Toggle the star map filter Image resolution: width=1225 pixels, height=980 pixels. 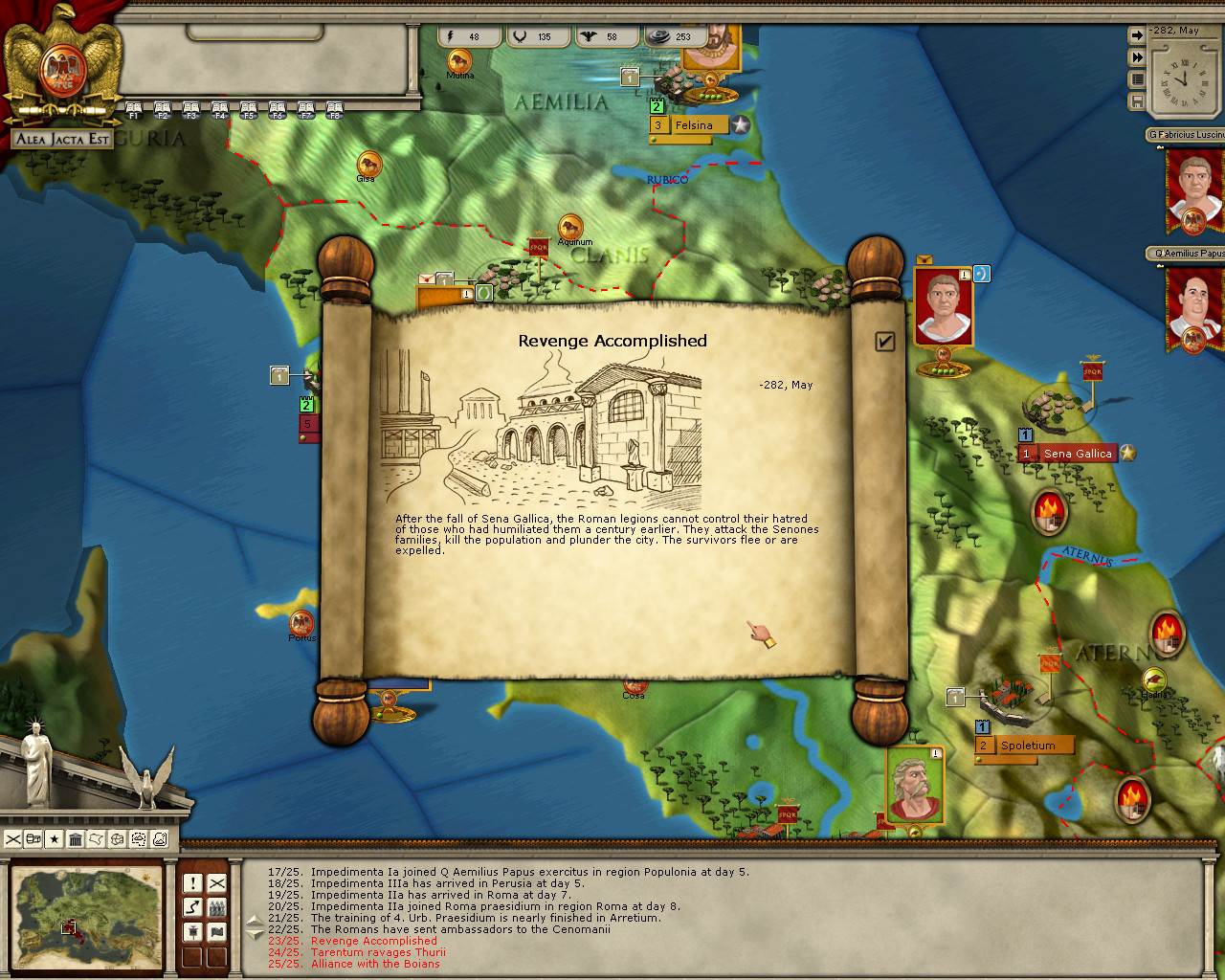coord(55,839)
